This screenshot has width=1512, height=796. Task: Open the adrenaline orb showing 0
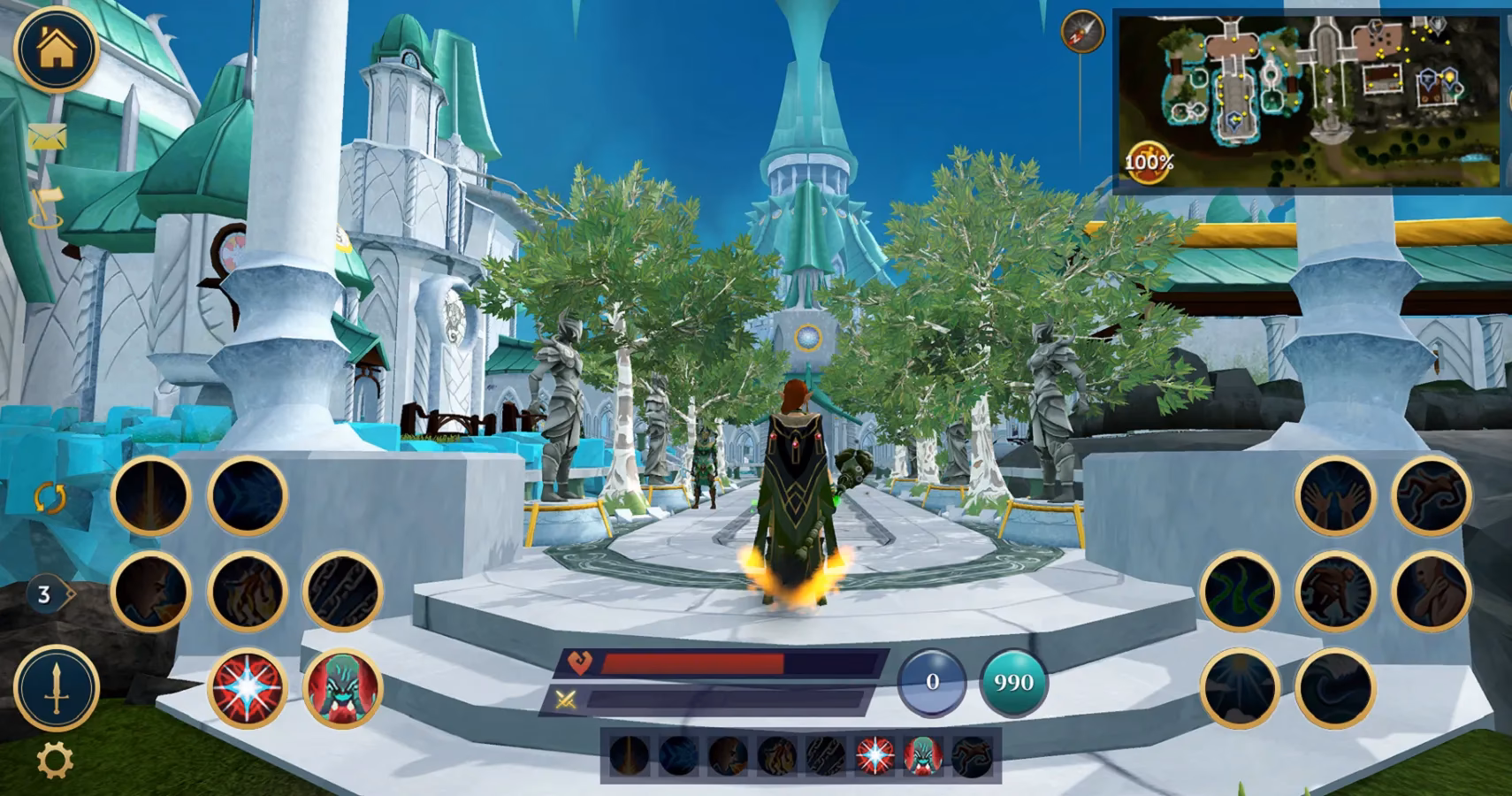pyautogui.click(x=930, y=682)
